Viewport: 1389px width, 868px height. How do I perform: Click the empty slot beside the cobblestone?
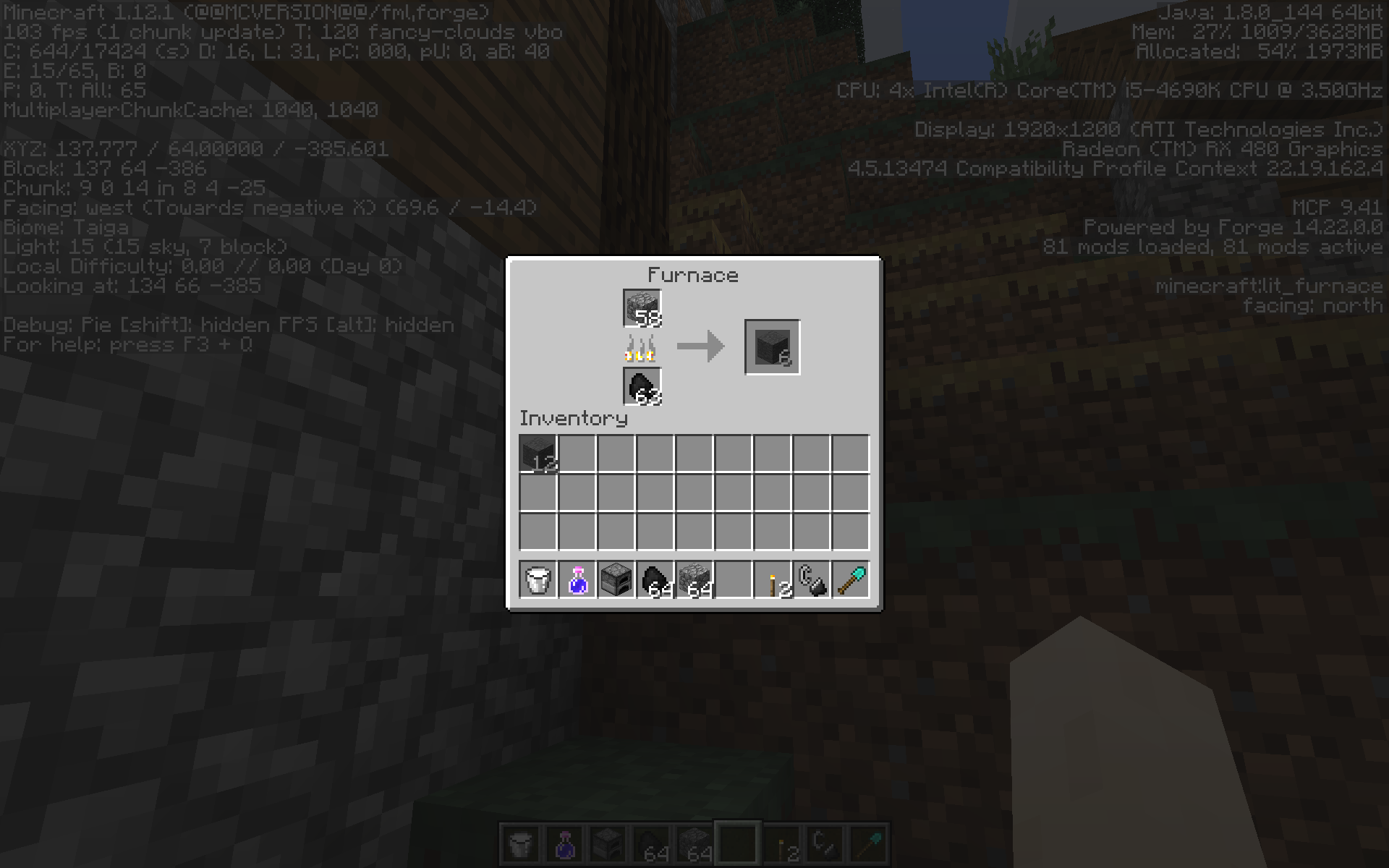734,578
